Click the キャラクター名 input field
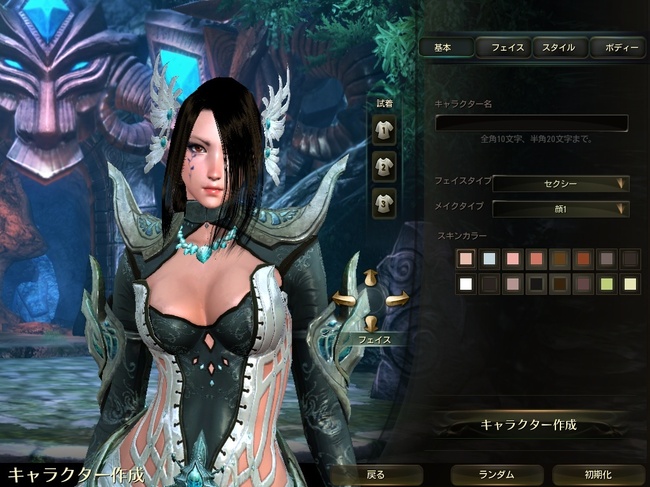650x487 pixels. [531, 123]
